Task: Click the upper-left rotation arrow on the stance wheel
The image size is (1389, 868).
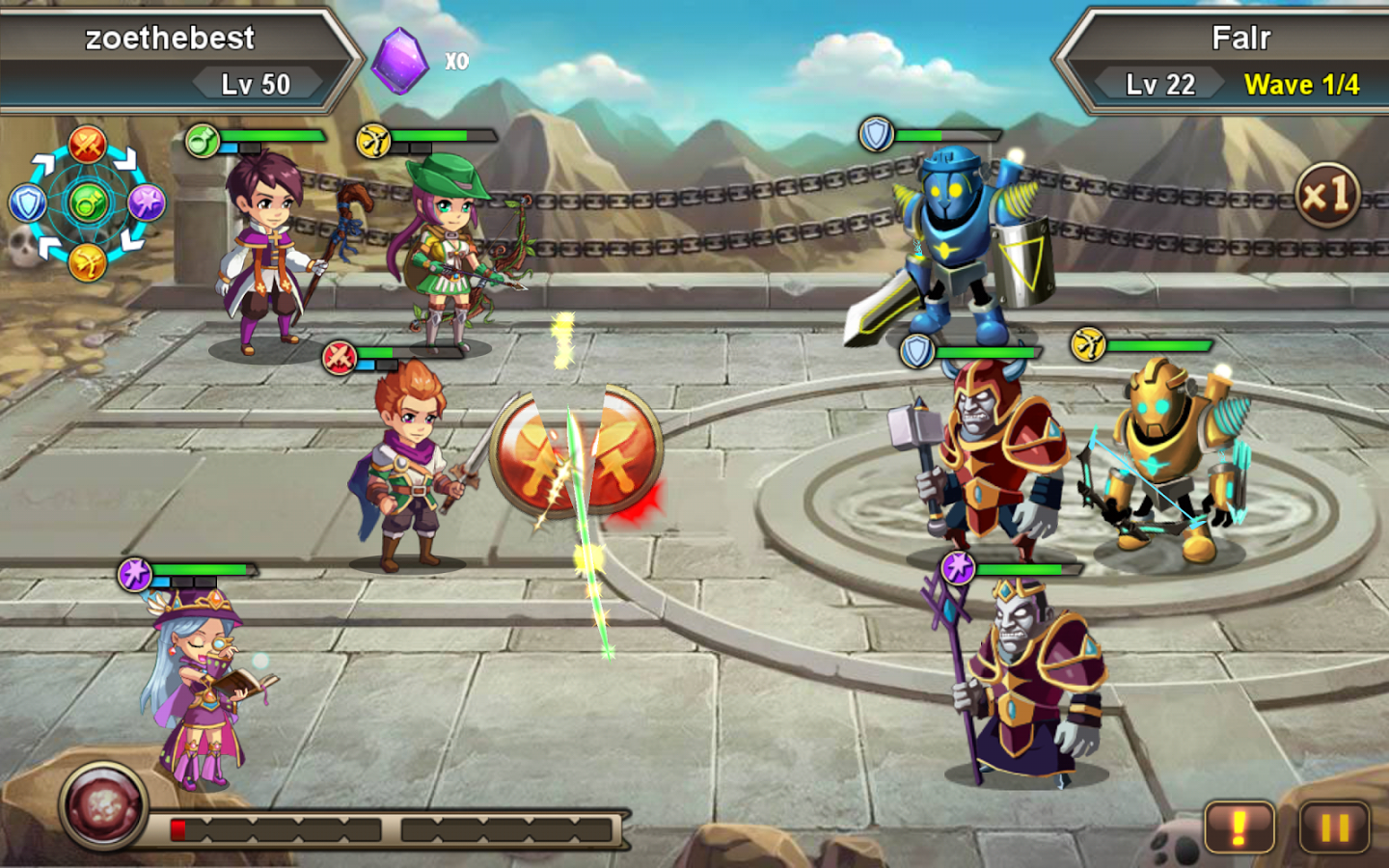Action: pyautogui.click(x=42, y=163)
